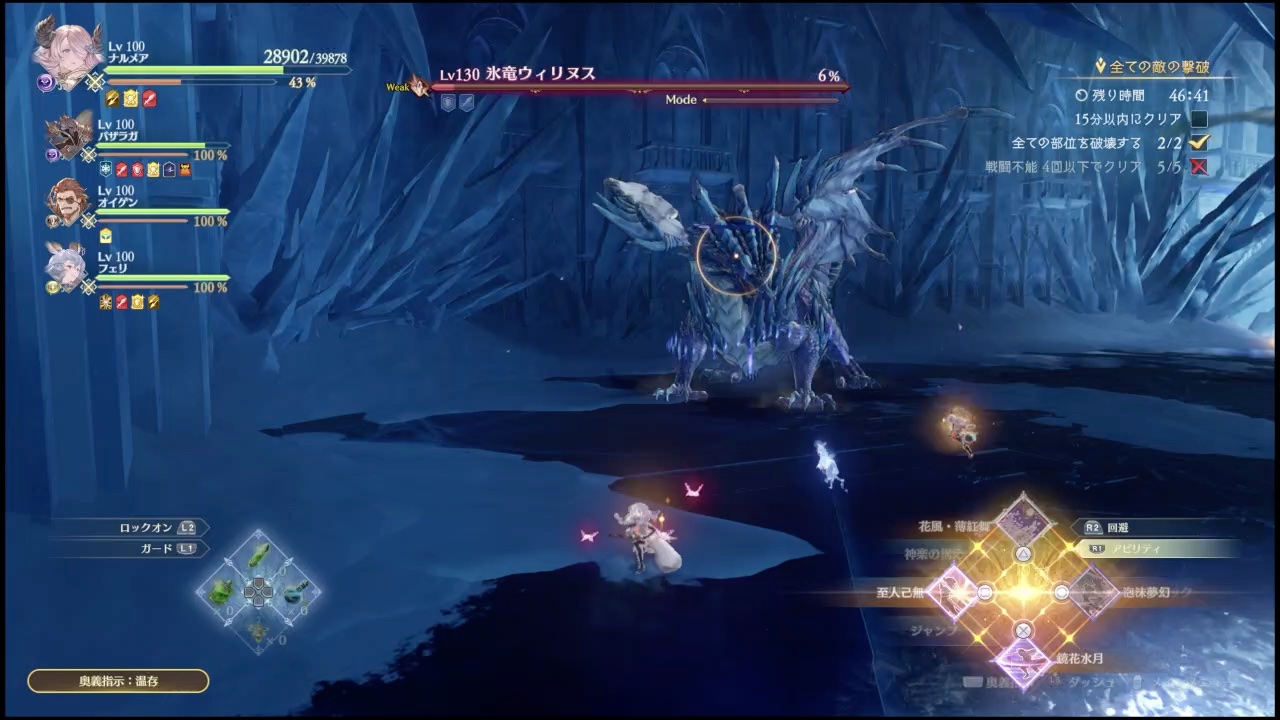
Task: Pick the 鏡花水月 skill at the wheel's bottom
Action: 1022,665
